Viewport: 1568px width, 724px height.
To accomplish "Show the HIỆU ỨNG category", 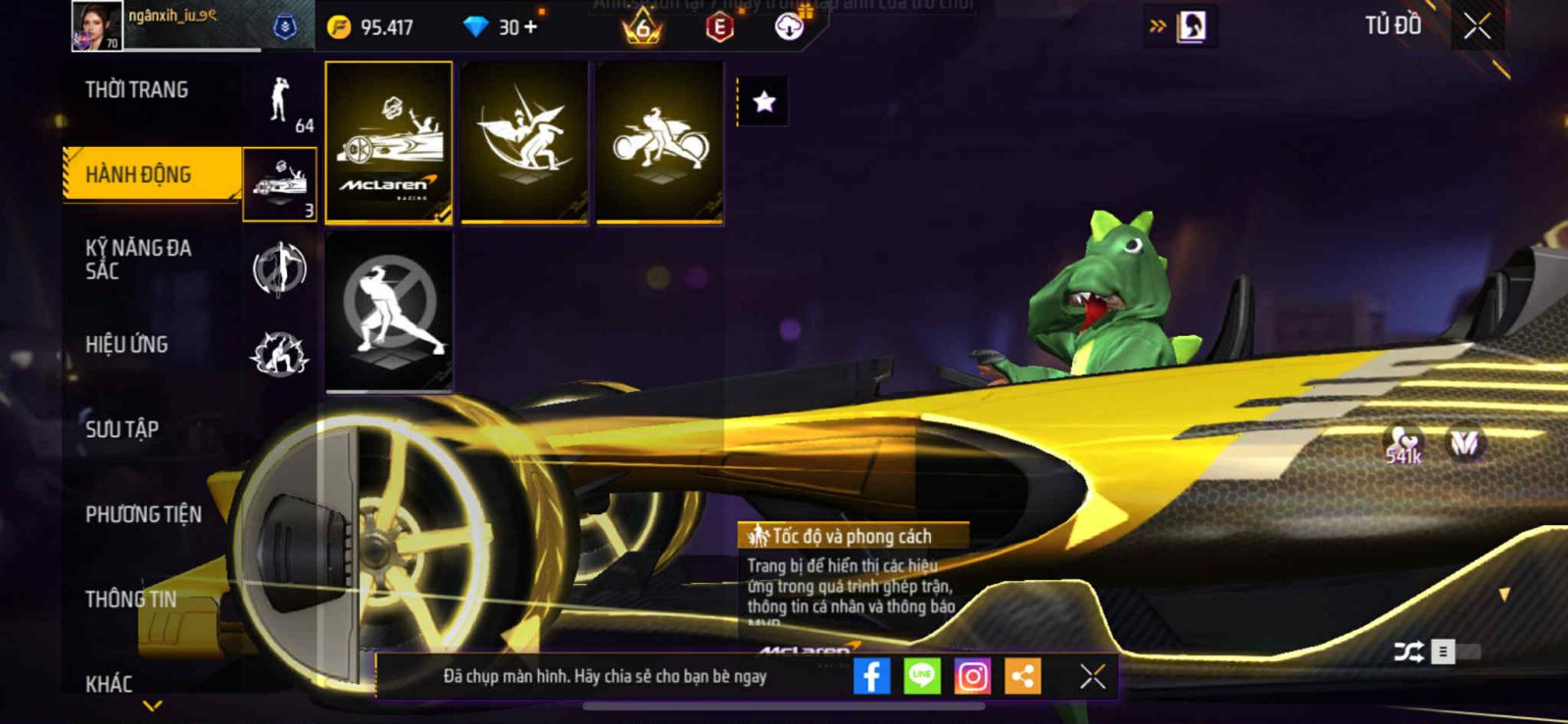I will pos(127,345).
